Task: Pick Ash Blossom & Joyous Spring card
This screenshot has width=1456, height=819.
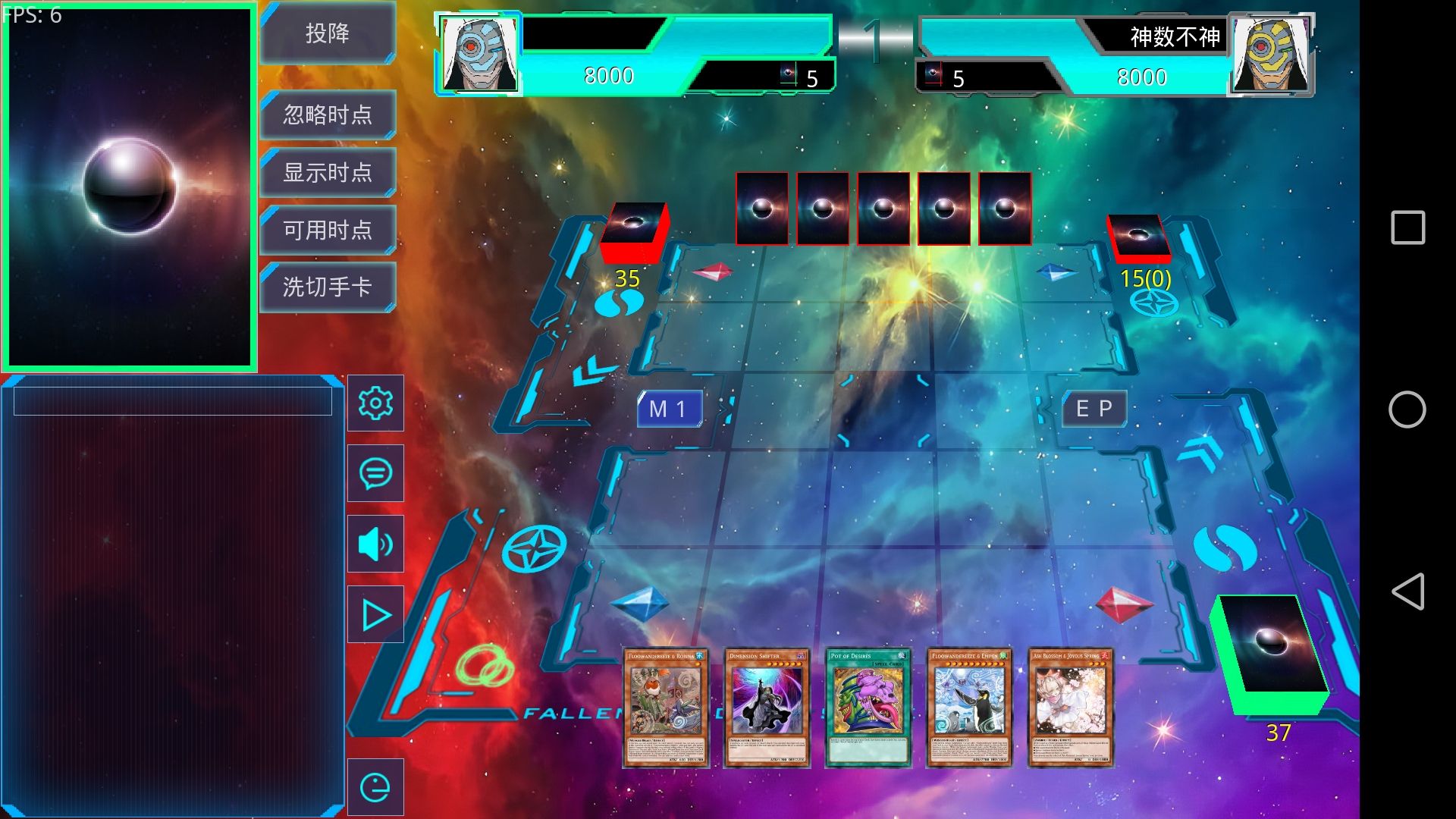Action: [x=1070, y=707]
